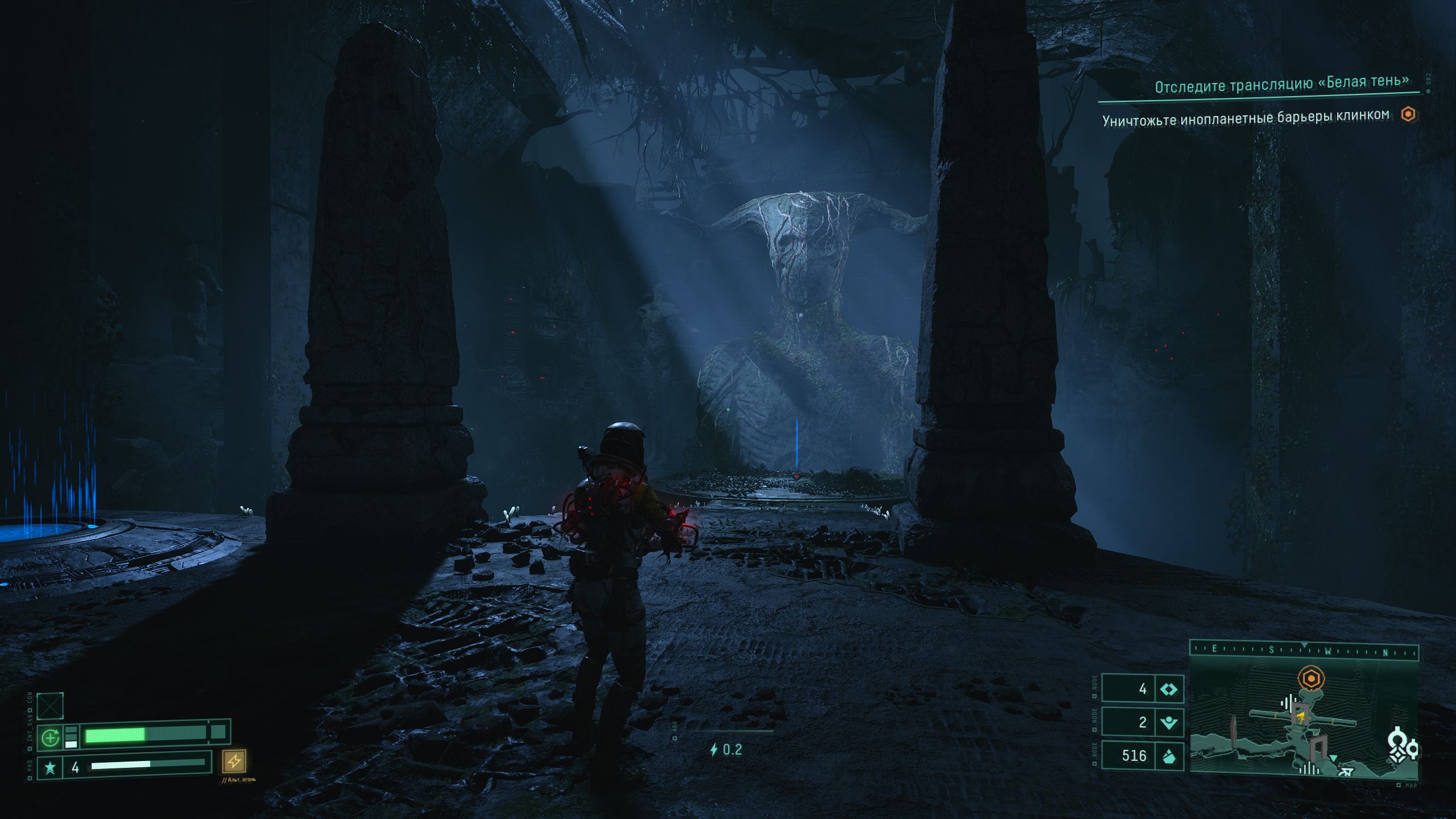
Task: Click the compass strip above the minimap
Action: (x=1304, y=651)
